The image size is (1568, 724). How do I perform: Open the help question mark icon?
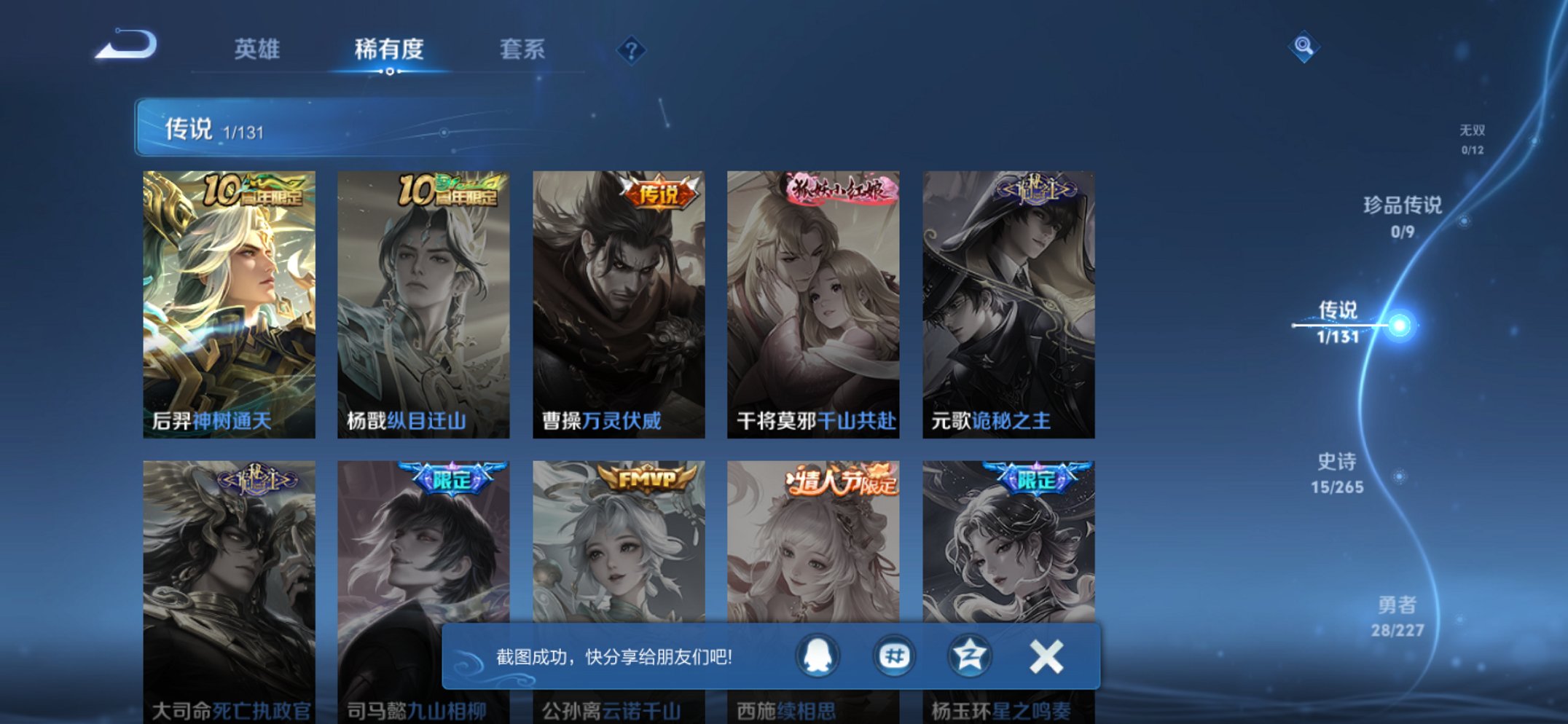pyautogui.click(x=633, y=50)
